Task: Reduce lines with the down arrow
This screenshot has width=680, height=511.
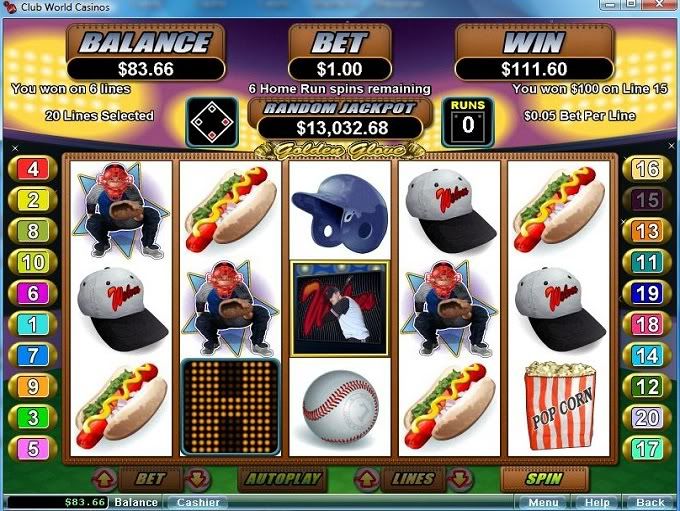Action: tap(460, 479)
